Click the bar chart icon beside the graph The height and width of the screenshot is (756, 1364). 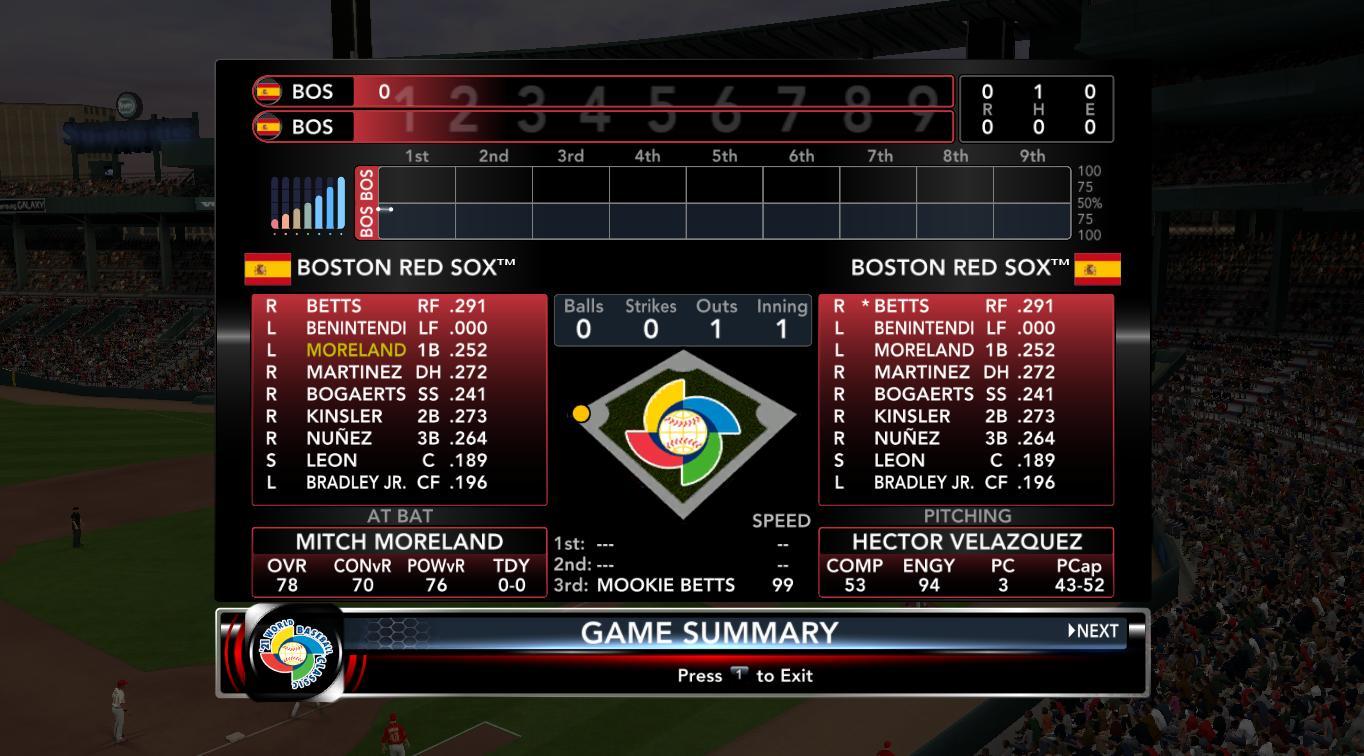tap(308, 204)
